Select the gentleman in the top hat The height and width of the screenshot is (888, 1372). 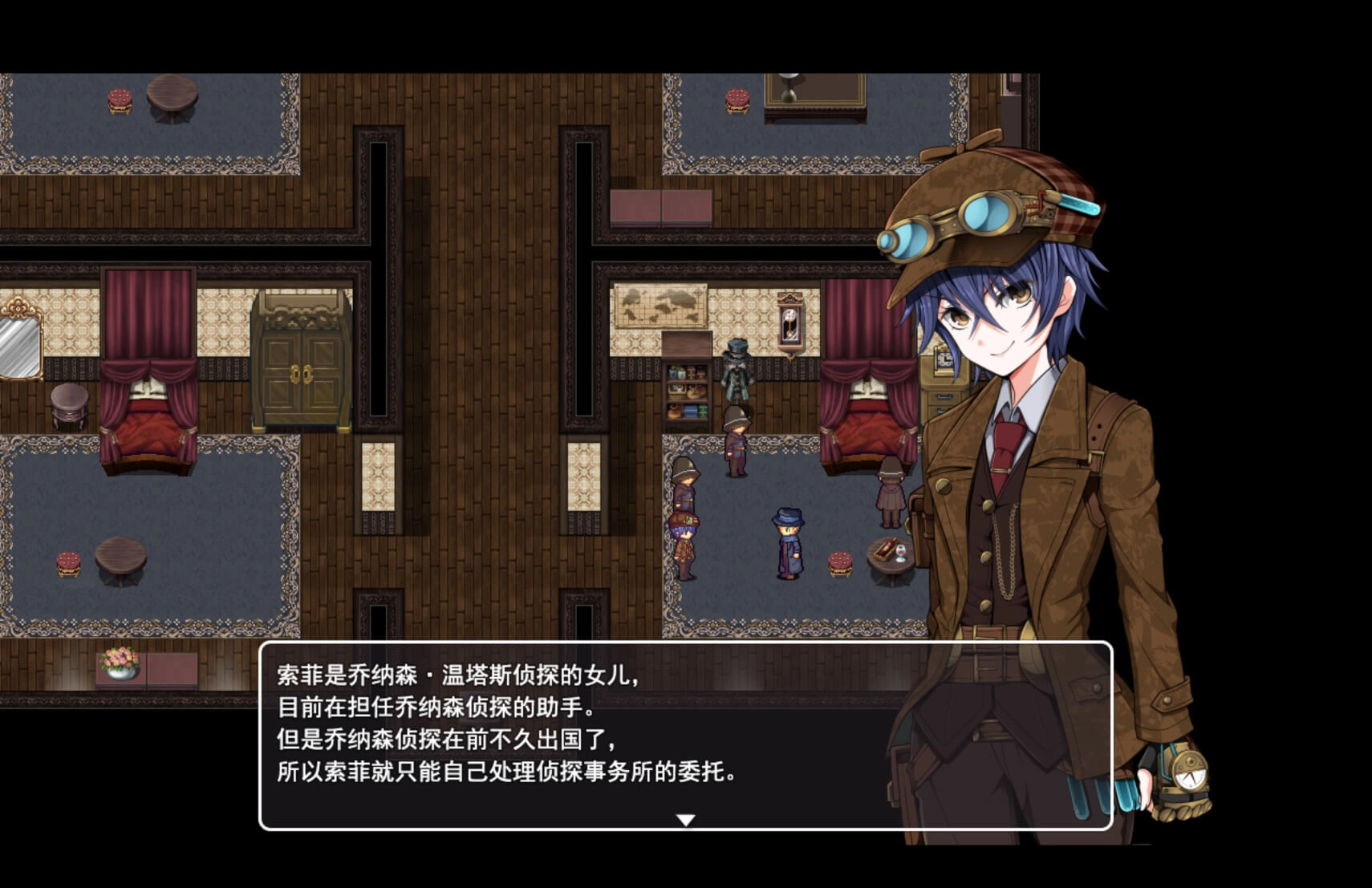click(738, 369)
